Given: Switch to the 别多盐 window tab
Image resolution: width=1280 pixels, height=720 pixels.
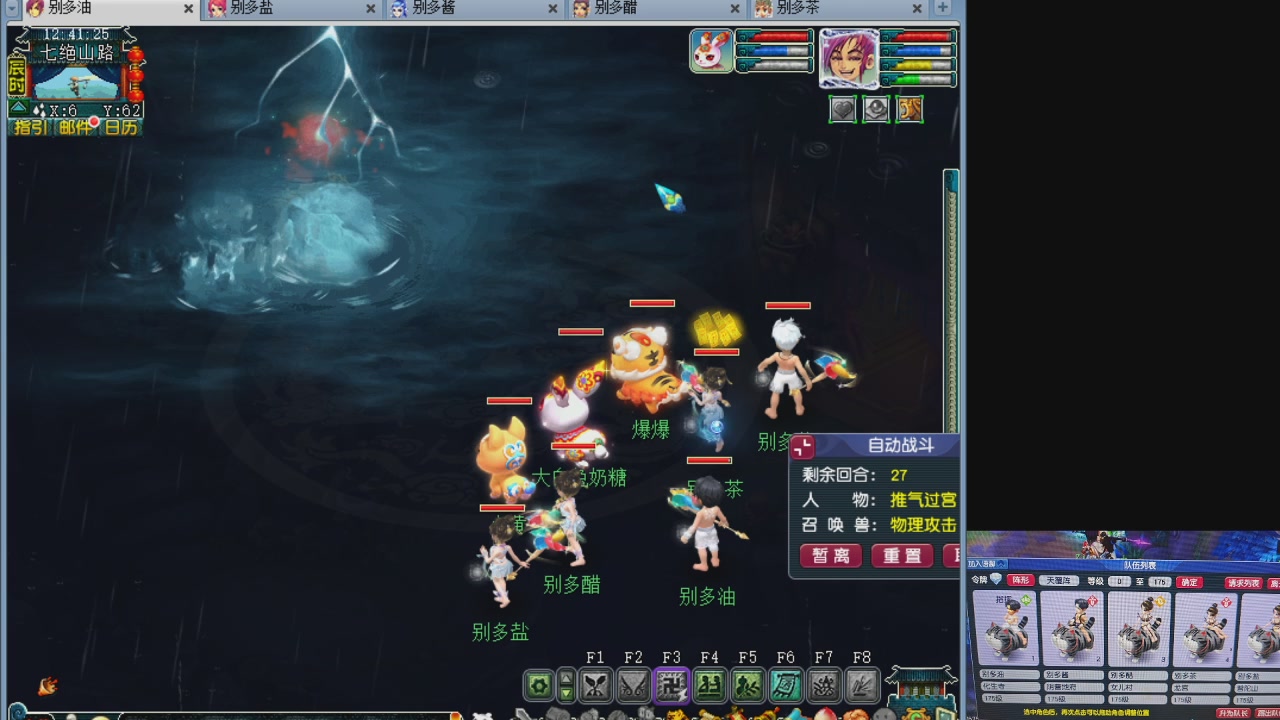Looking at the screenshot, I should pyautogui.click(x=255, y=8).
